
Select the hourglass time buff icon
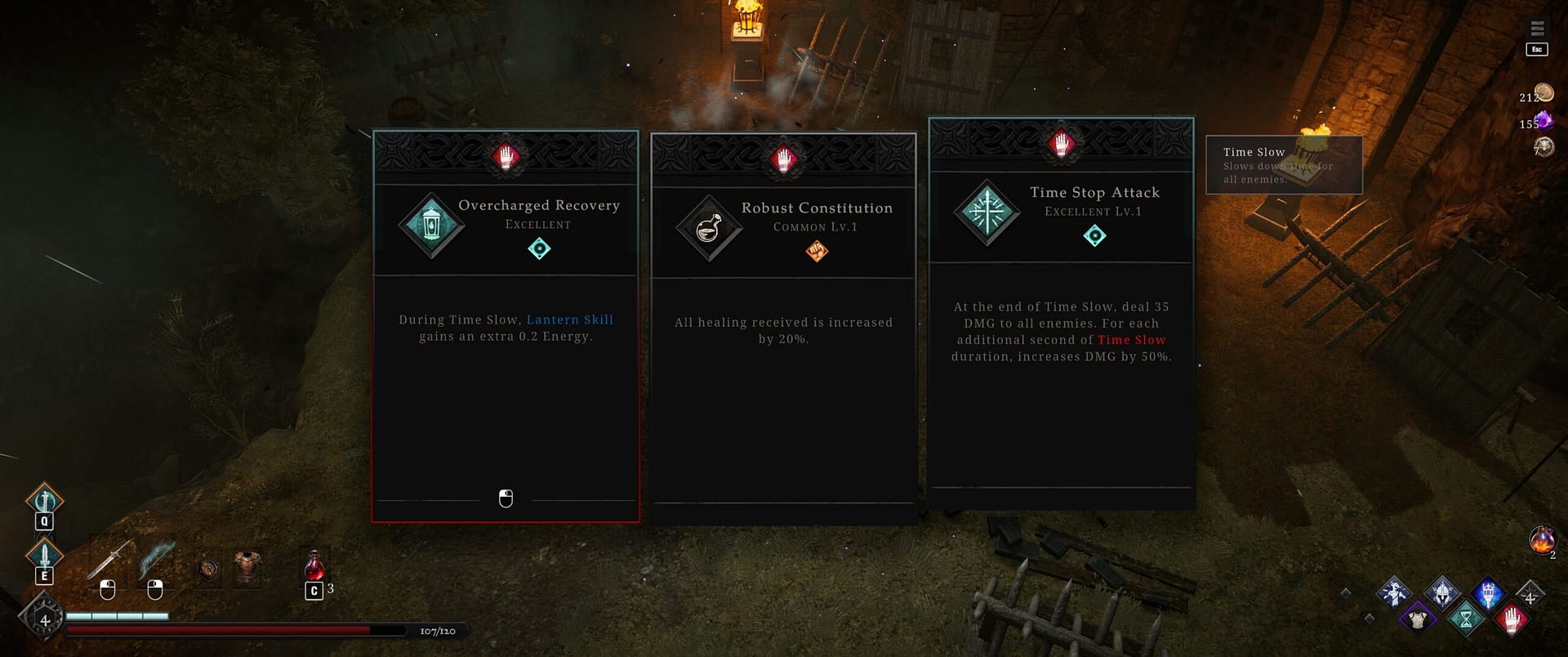pyautogui.click(x=1465, y=618)
